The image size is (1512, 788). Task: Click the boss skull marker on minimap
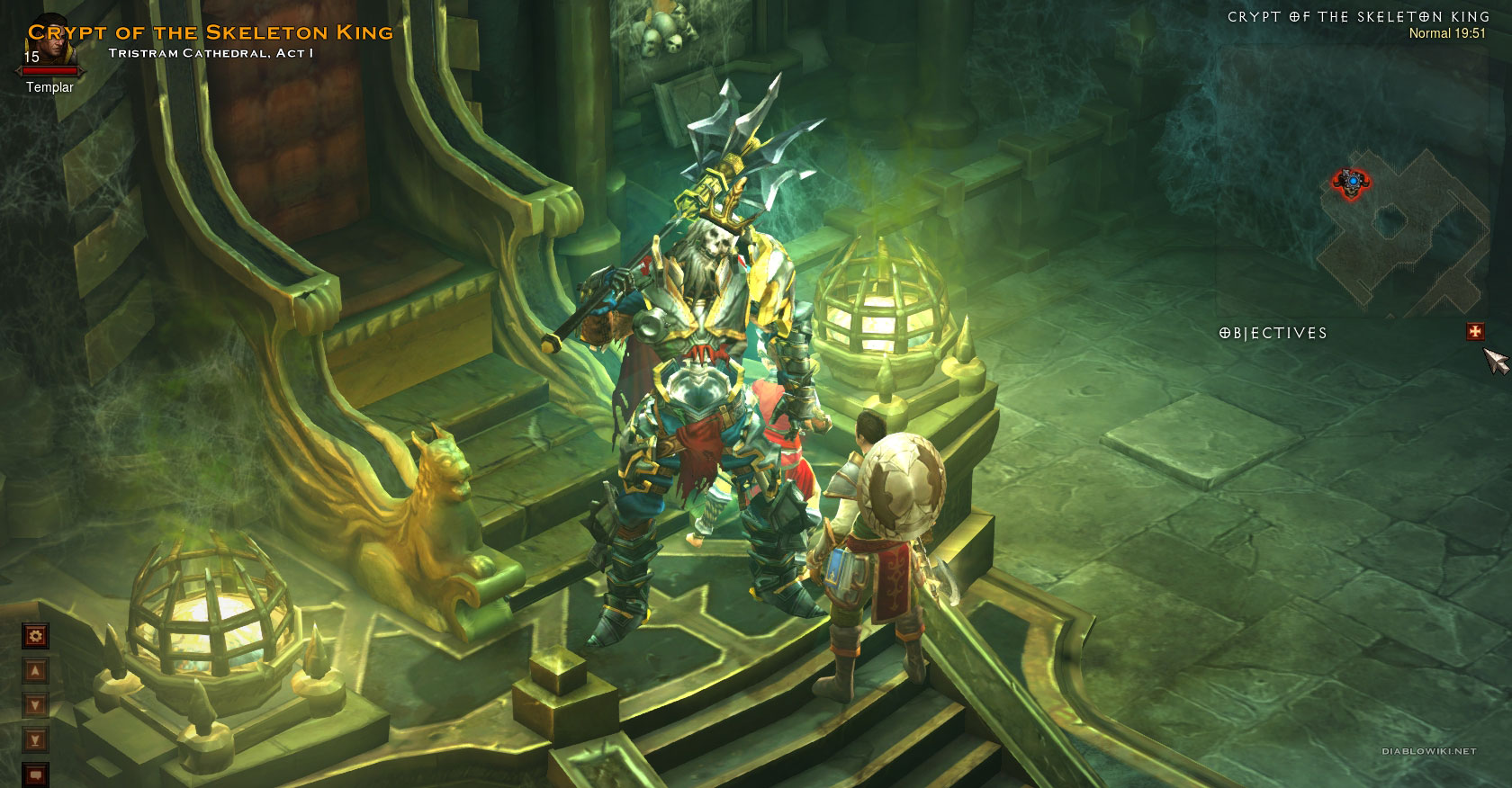tap(1351, 183)
